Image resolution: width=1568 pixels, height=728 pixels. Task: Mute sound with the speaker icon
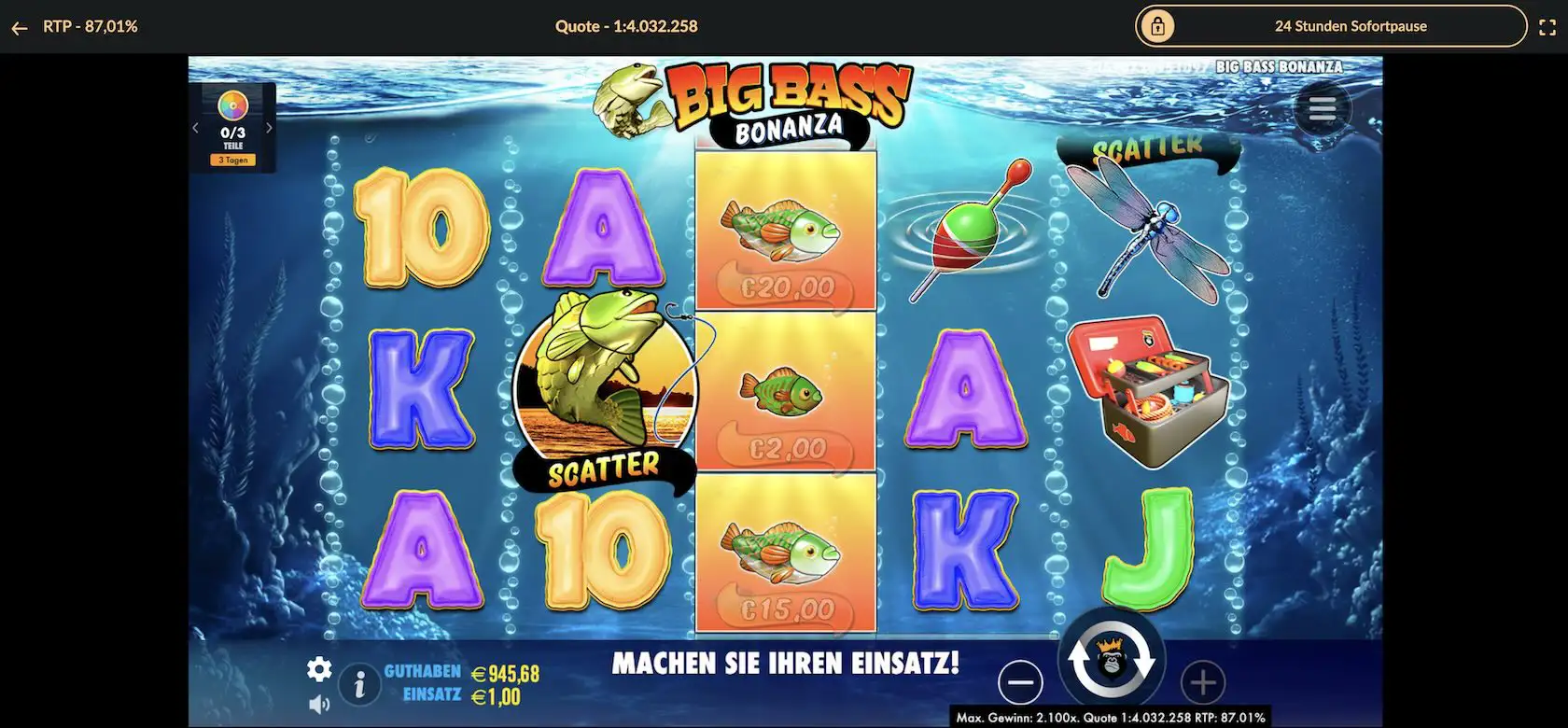tap(321, 704)
